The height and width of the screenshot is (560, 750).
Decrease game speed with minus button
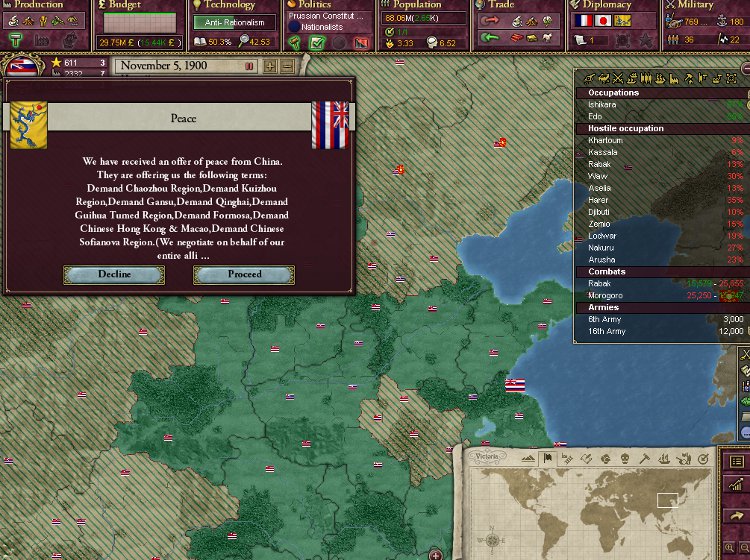pyautogui.click(x=287, y=66)
